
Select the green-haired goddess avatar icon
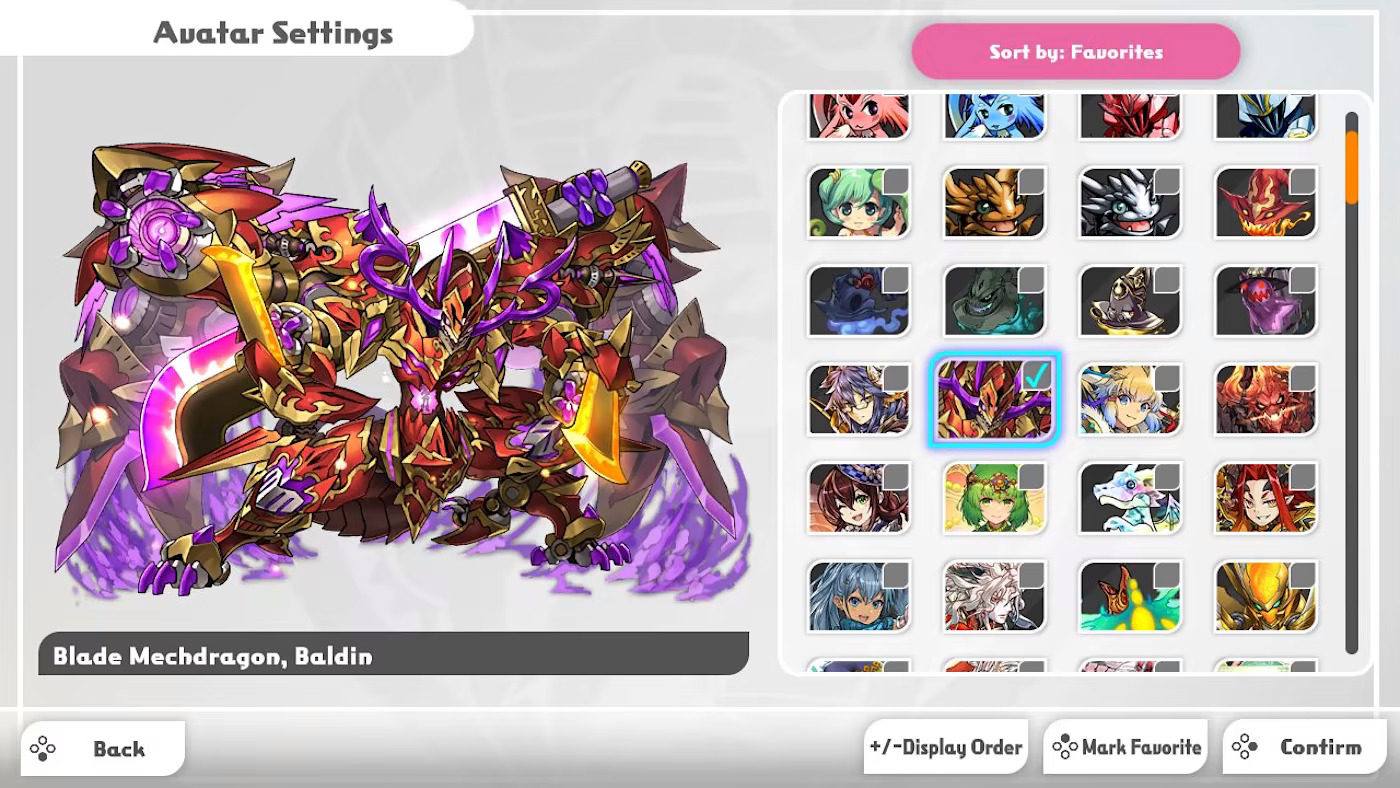pos(993,498)
